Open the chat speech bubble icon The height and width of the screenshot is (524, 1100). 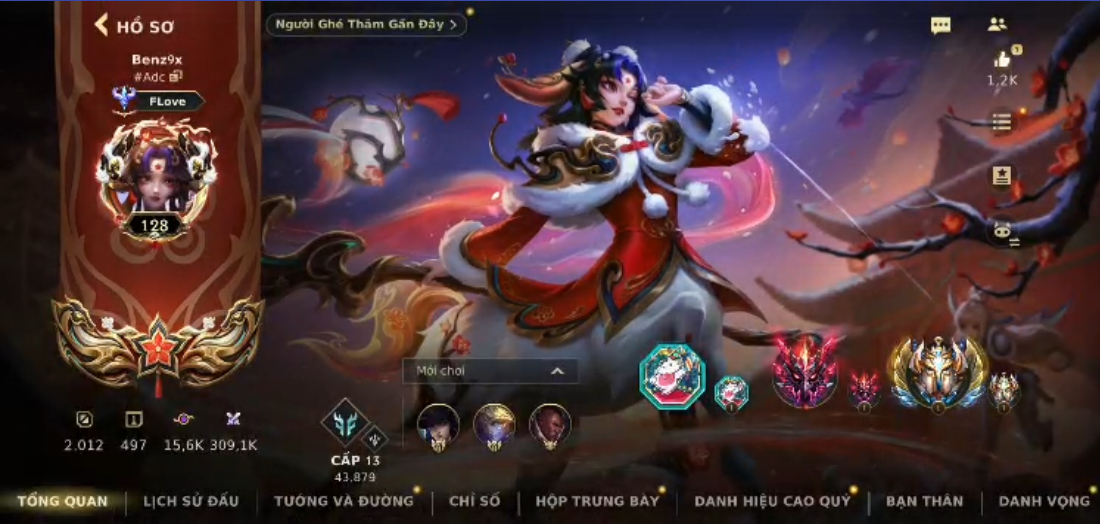940,26
